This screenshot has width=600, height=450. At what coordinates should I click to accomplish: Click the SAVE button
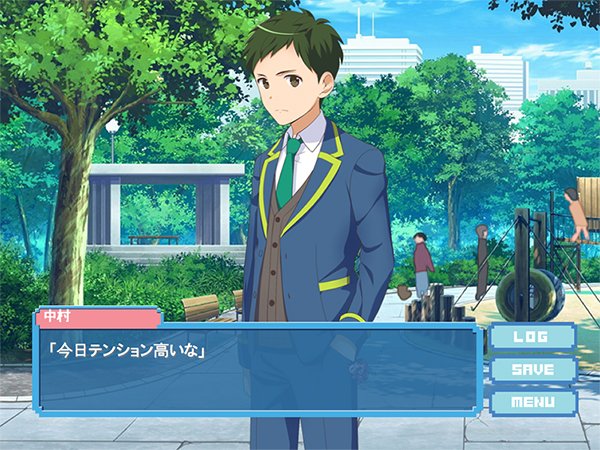pos(532,370)
